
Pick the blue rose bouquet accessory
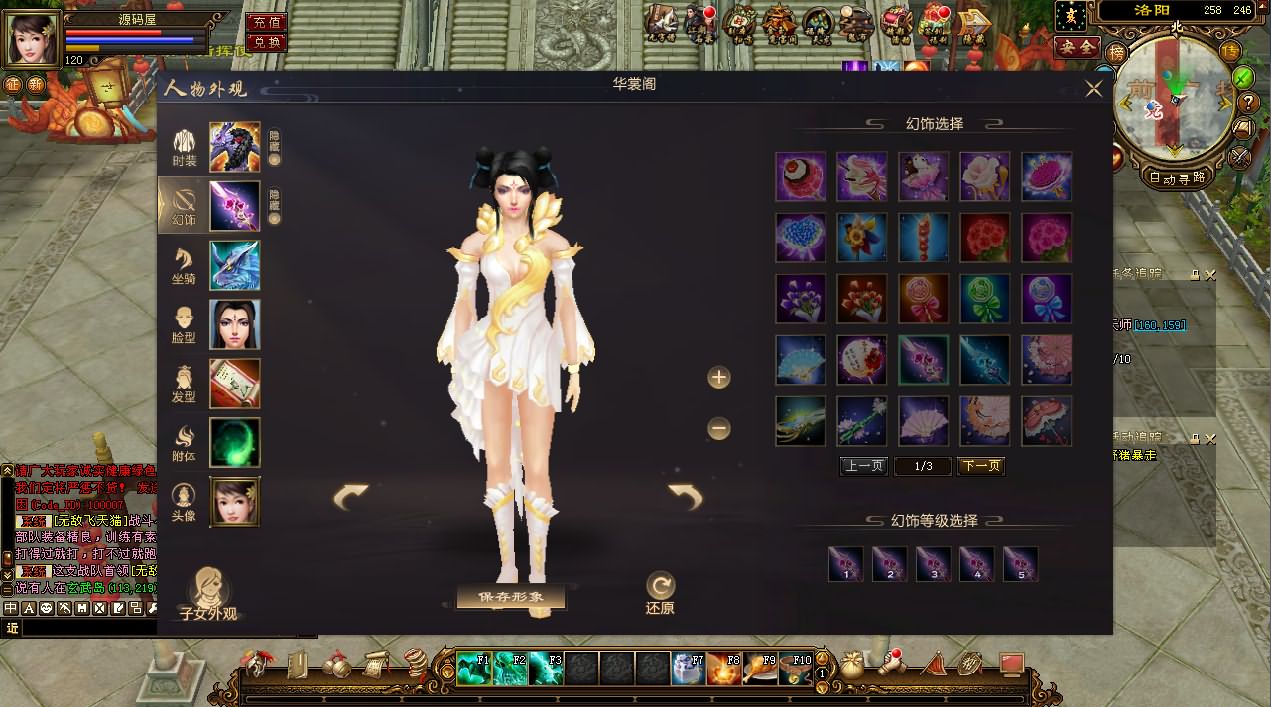801,237
